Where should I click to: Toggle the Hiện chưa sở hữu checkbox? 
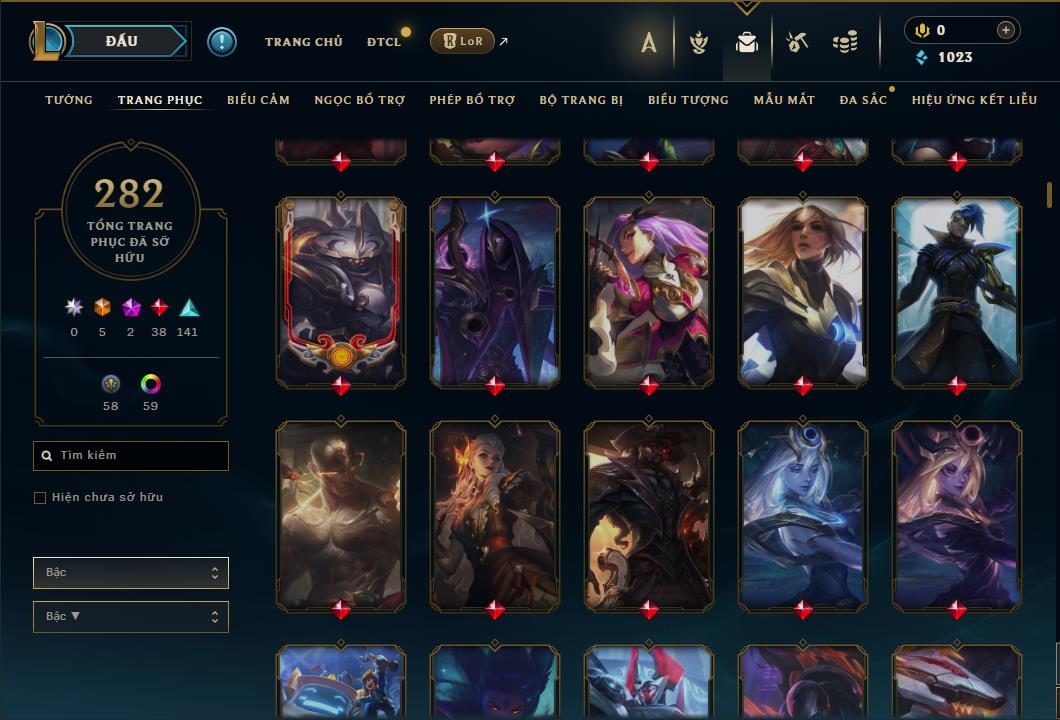point(40,498)
